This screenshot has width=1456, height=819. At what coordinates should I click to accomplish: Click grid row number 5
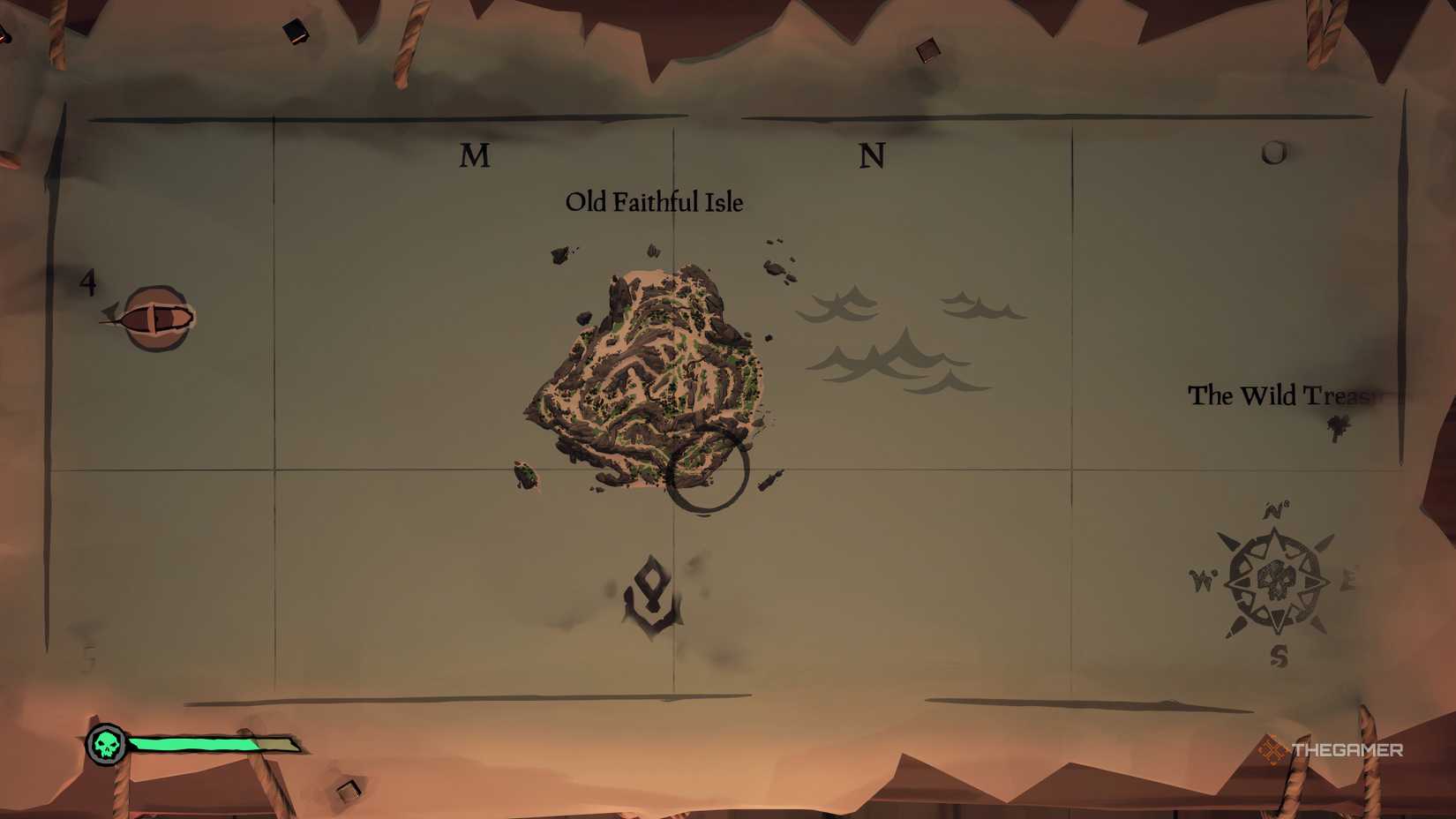[x=88, y=655]
